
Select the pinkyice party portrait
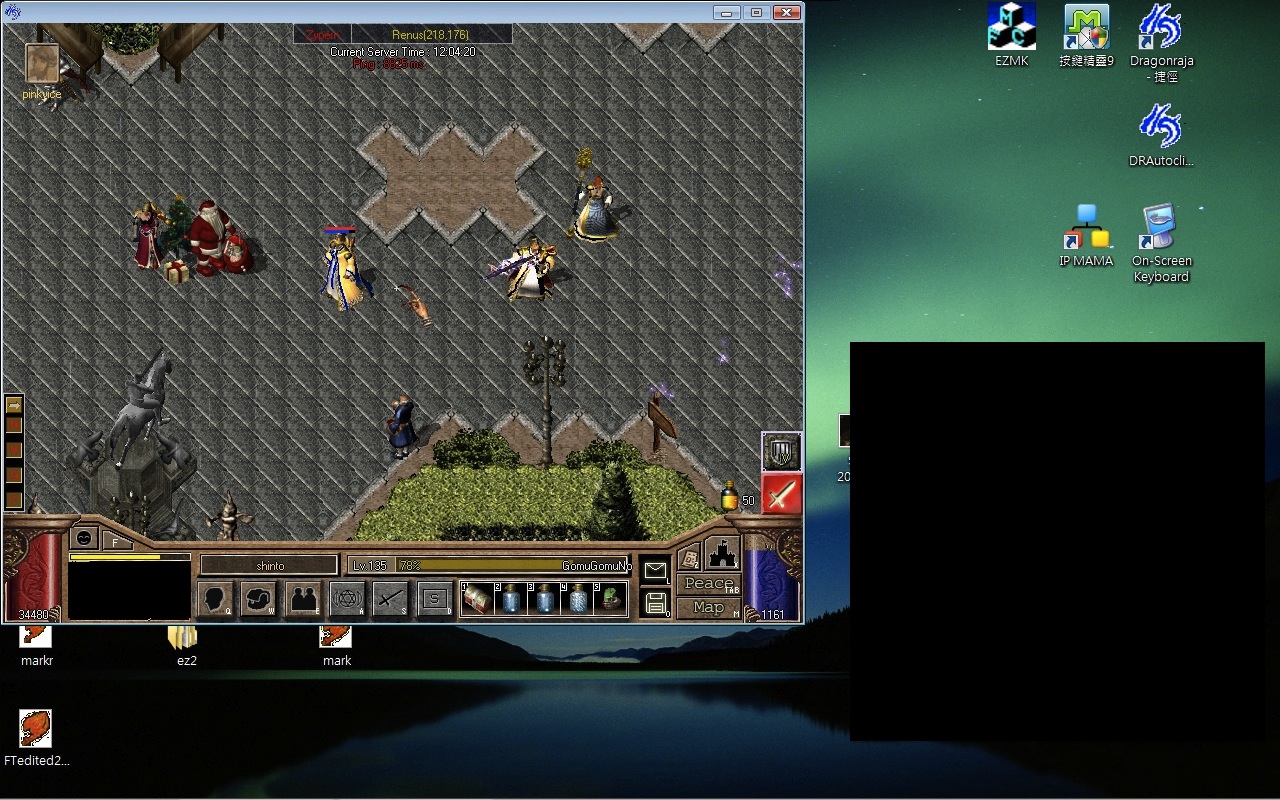tap(42, 63)
